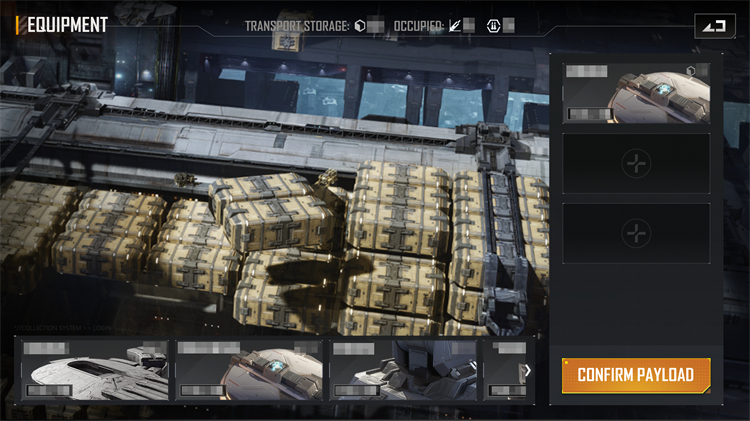Pick the round pod with glowing blue core in bottom row
750x421 pixels.
coord(249,369)
